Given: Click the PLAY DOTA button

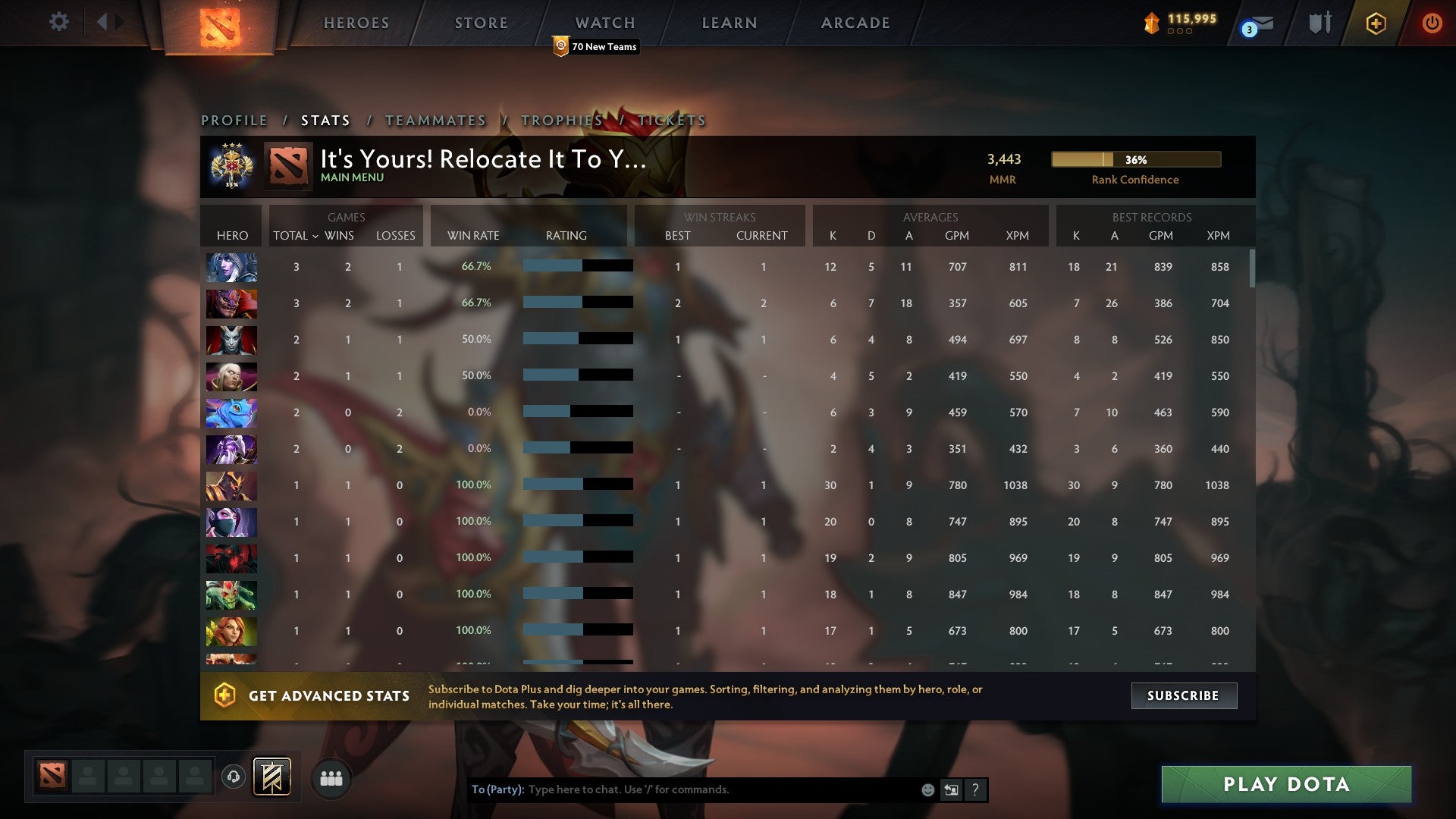Looking at the screenshot, I should tap(1285, 785).
